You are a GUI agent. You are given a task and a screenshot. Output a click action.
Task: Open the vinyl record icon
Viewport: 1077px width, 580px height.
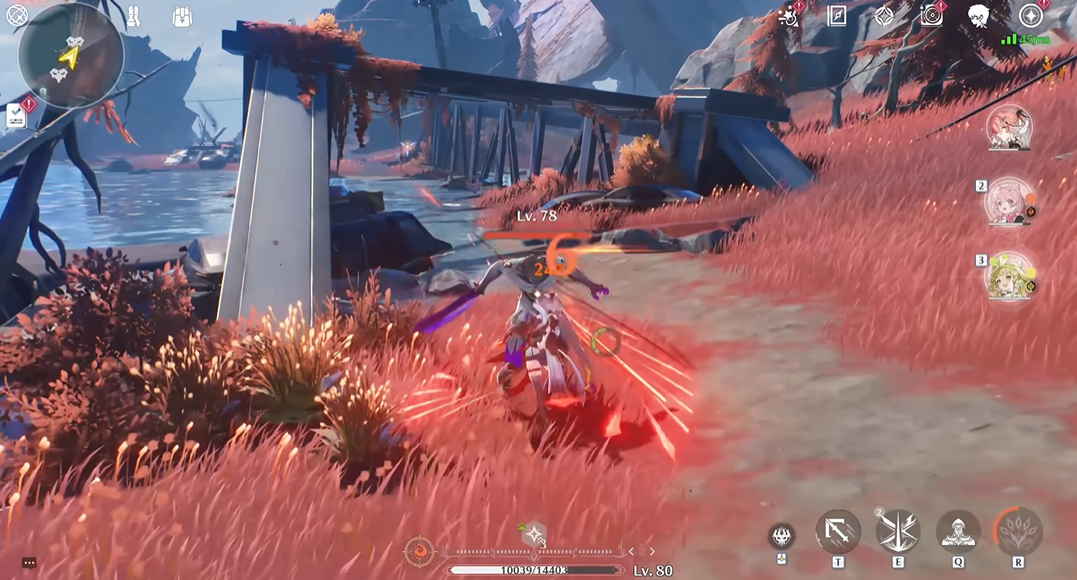coord(932,15)
